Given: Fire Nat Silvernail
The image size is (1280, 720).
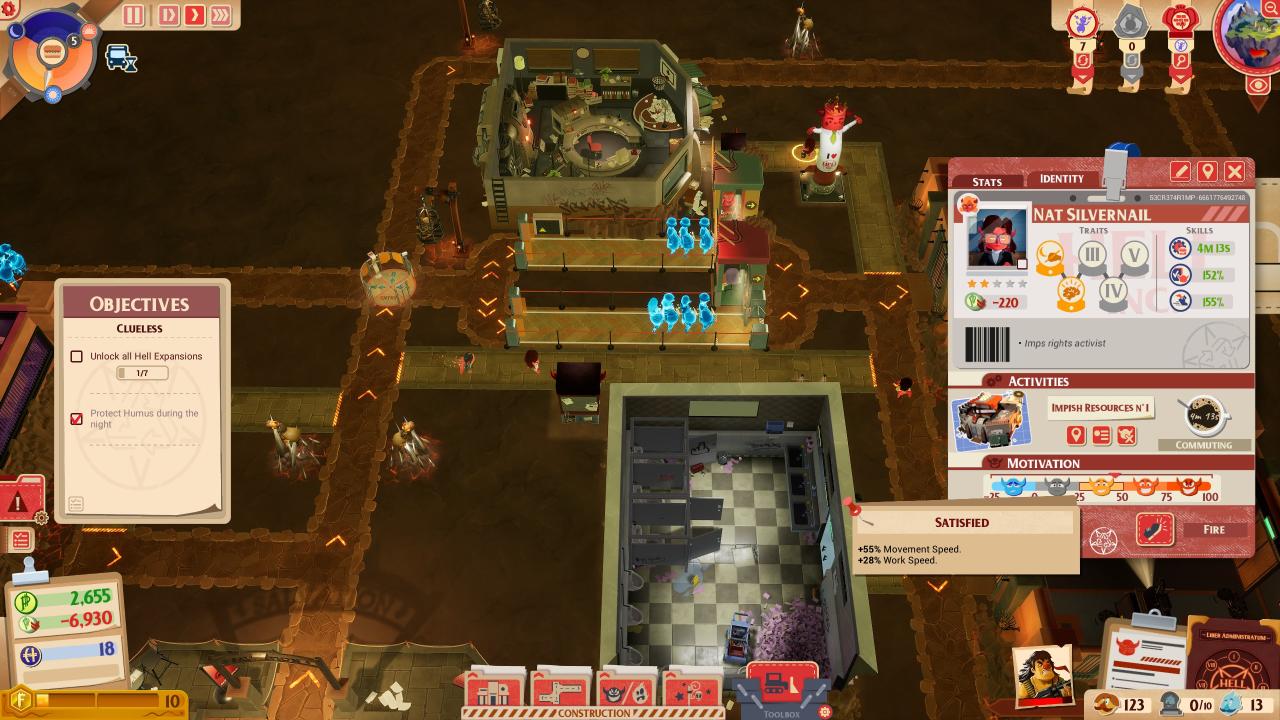Looking at the screenshot, I should [1213, 529].
